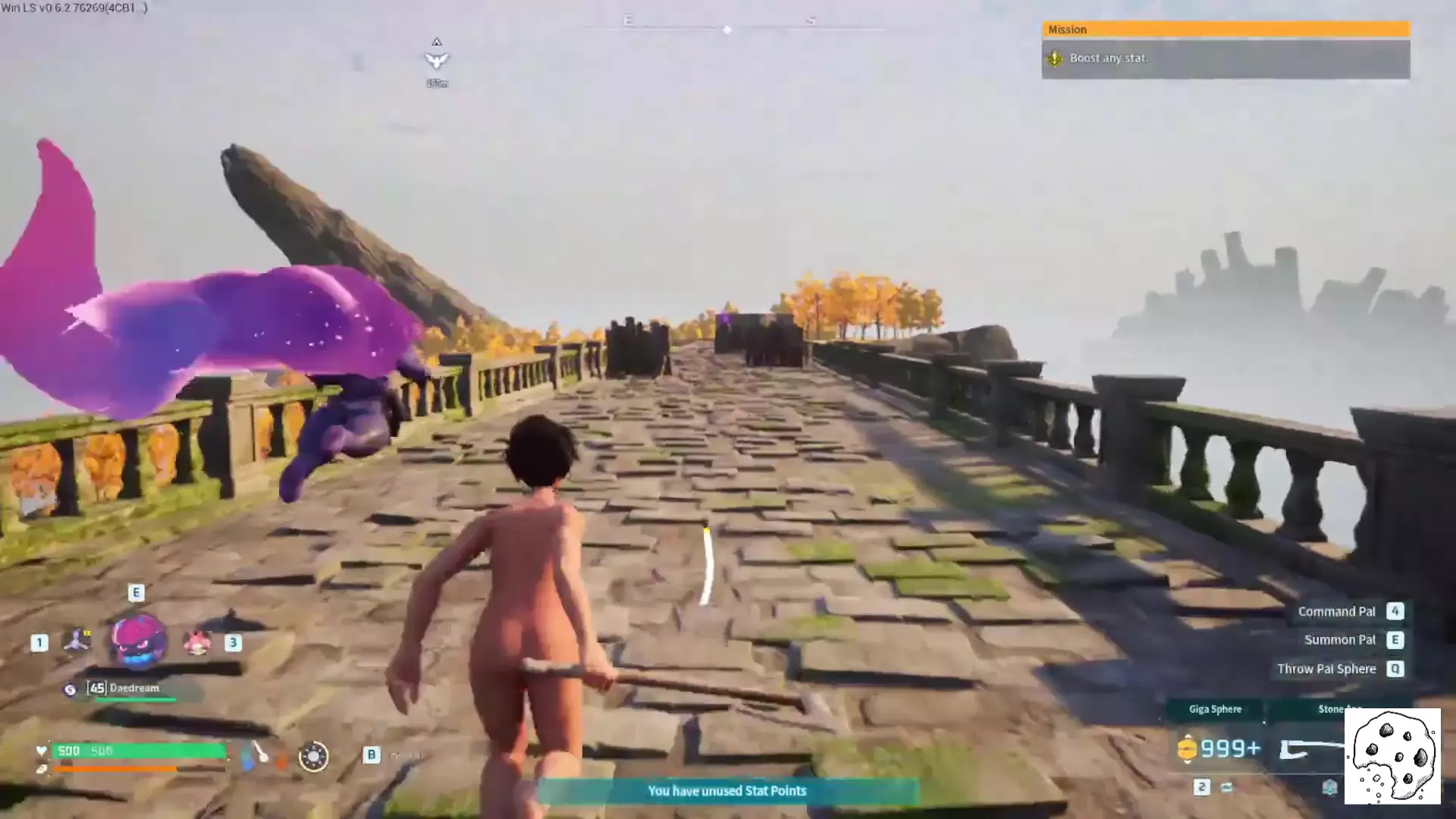Image resolution: width=1456 pixels, height=819 pixels.
Task: Click the thermometer temperature indicator
Action: pos(259,755)
